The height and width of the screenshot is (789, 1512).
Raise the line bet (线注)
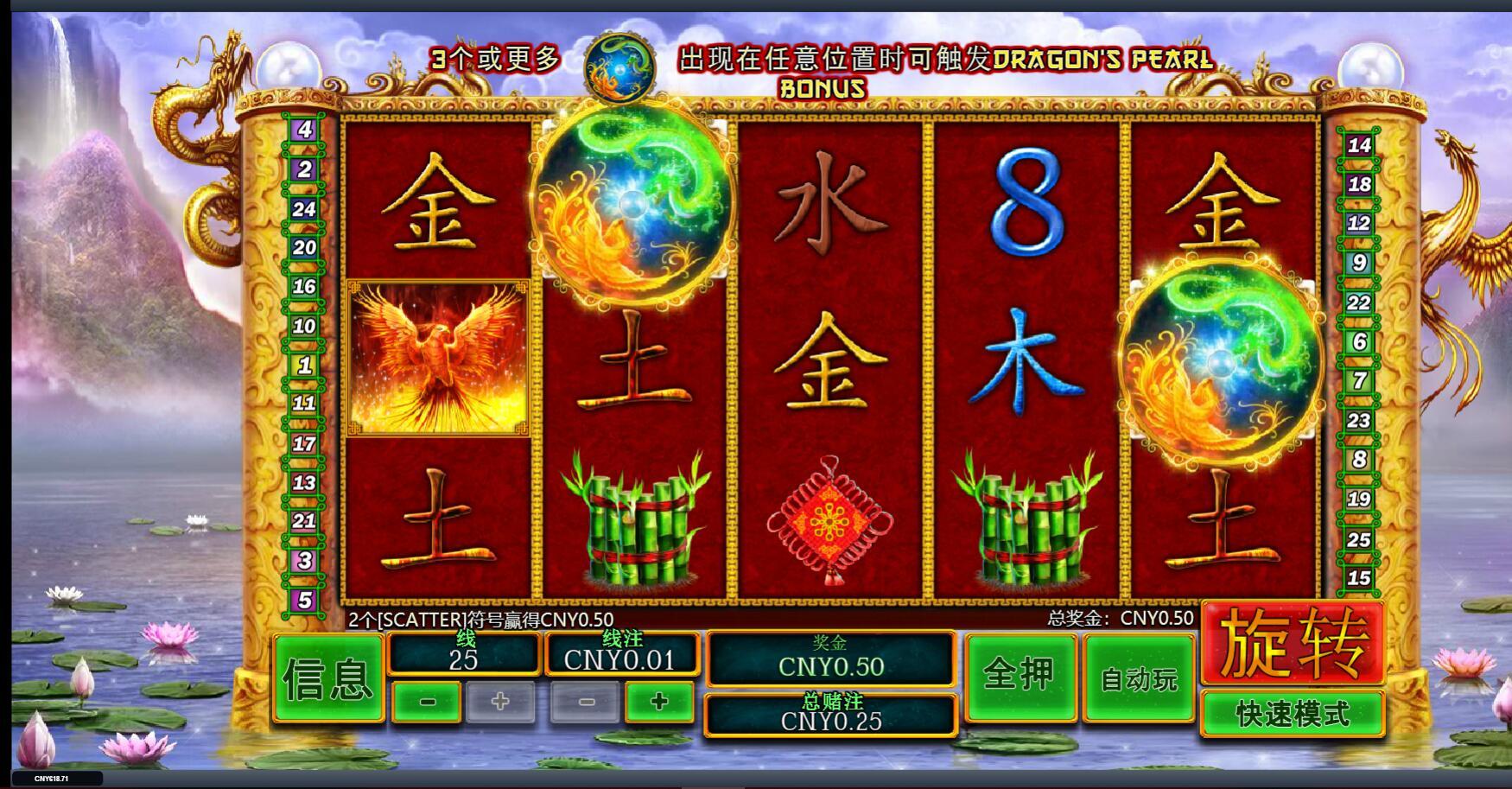click(x=659, y=702)
